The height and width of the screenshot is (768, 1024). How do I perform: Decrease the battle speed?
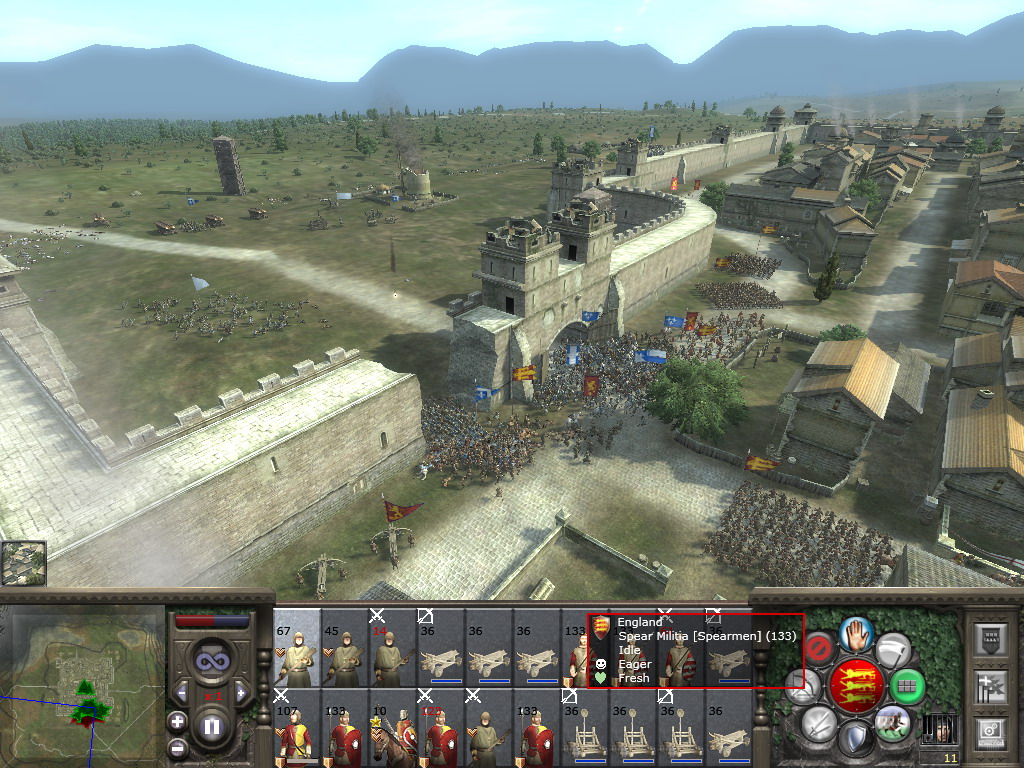point(182,693)
